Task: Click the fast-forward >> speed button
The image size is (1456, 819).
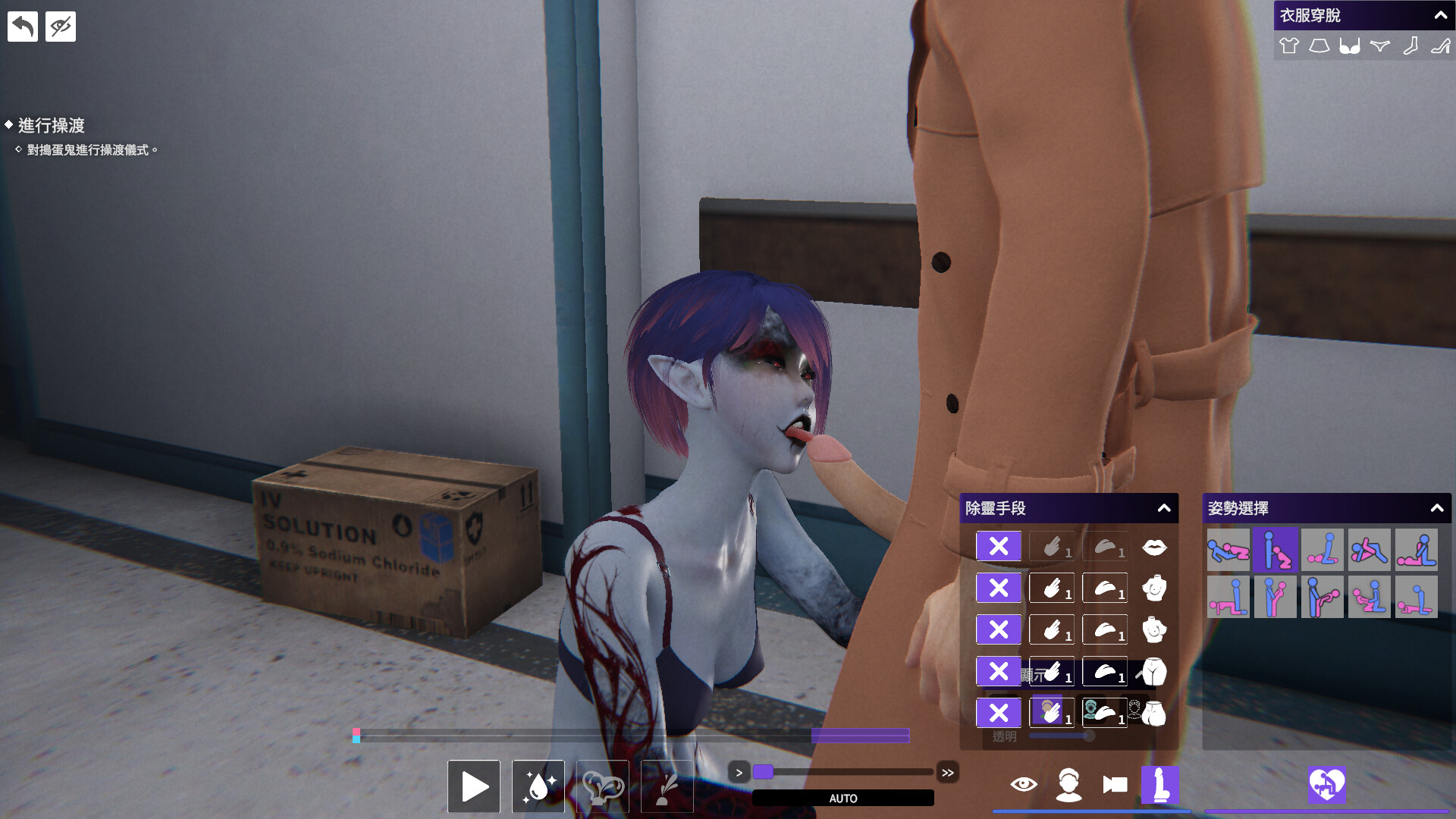Action: (x=949, y=772)
